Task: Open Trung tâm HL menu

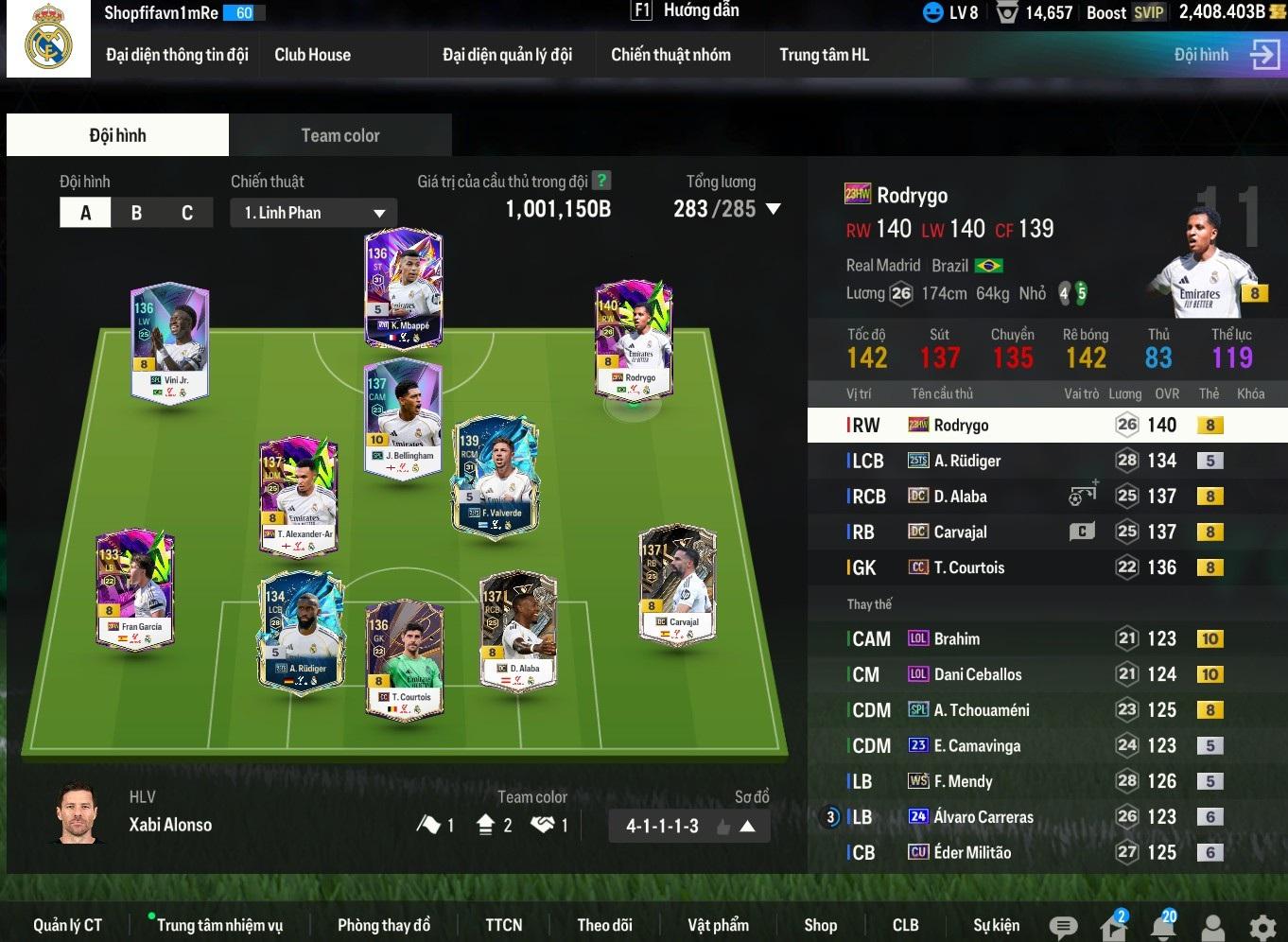Action: (x=824, y=55)
